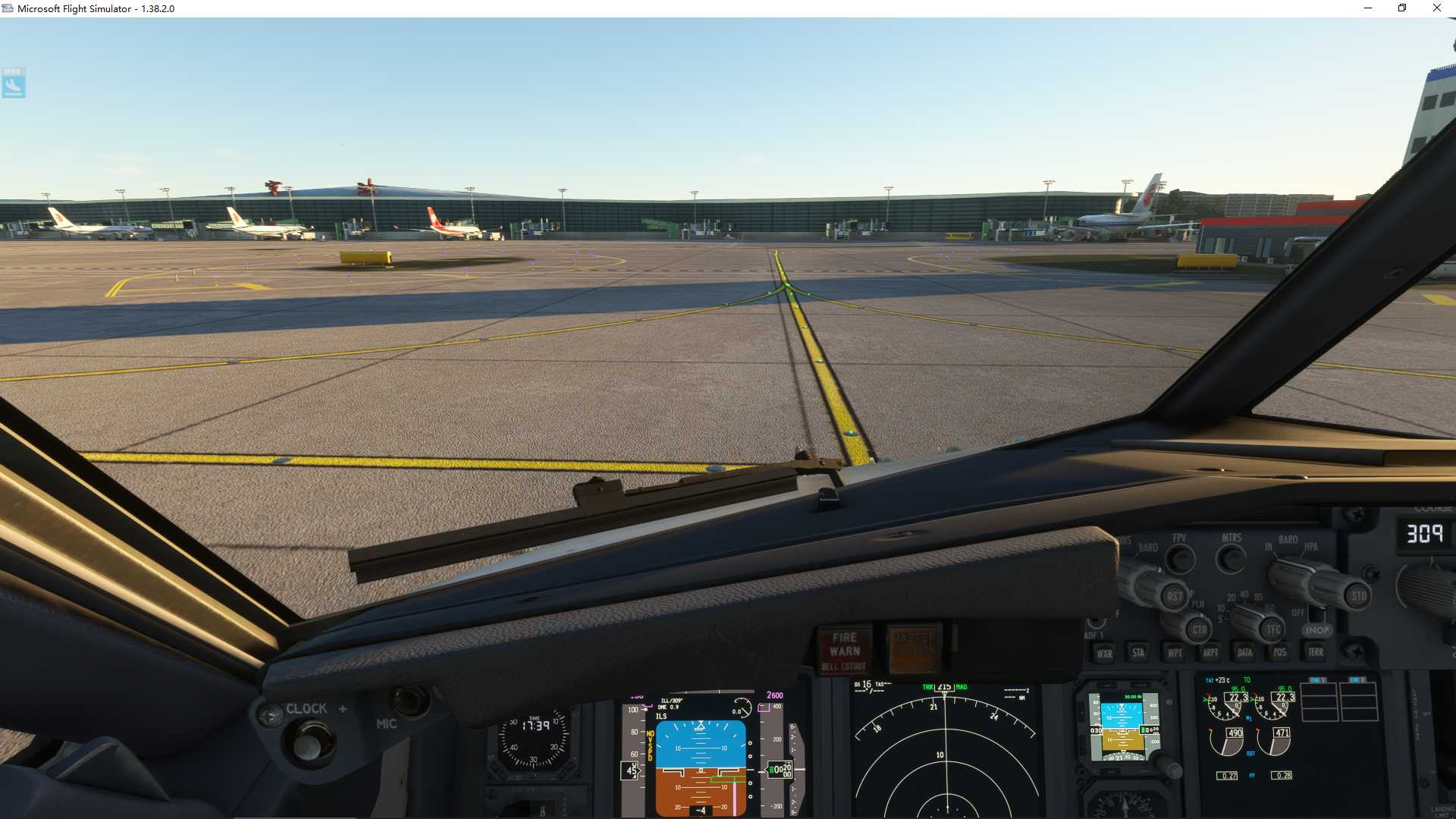1456x819 pixels.
Task: Enable the TERR terrain display button
Action: point(1316,652)
